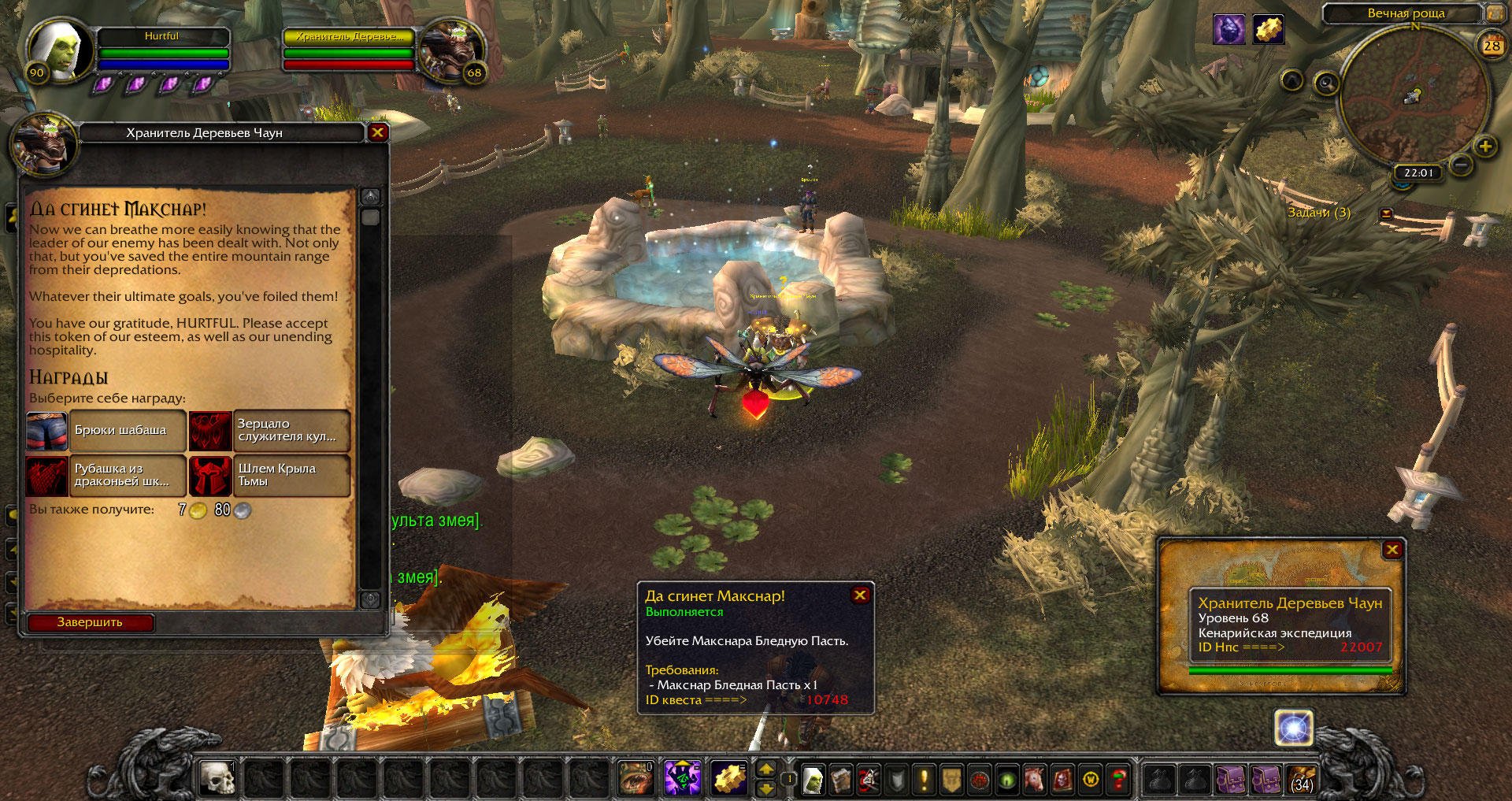Image resolution: width=1512 pixels, height=801 pixels.
Task: Close the Хранитель Деревьев Чаун quest window
Action: coord(377,132)
